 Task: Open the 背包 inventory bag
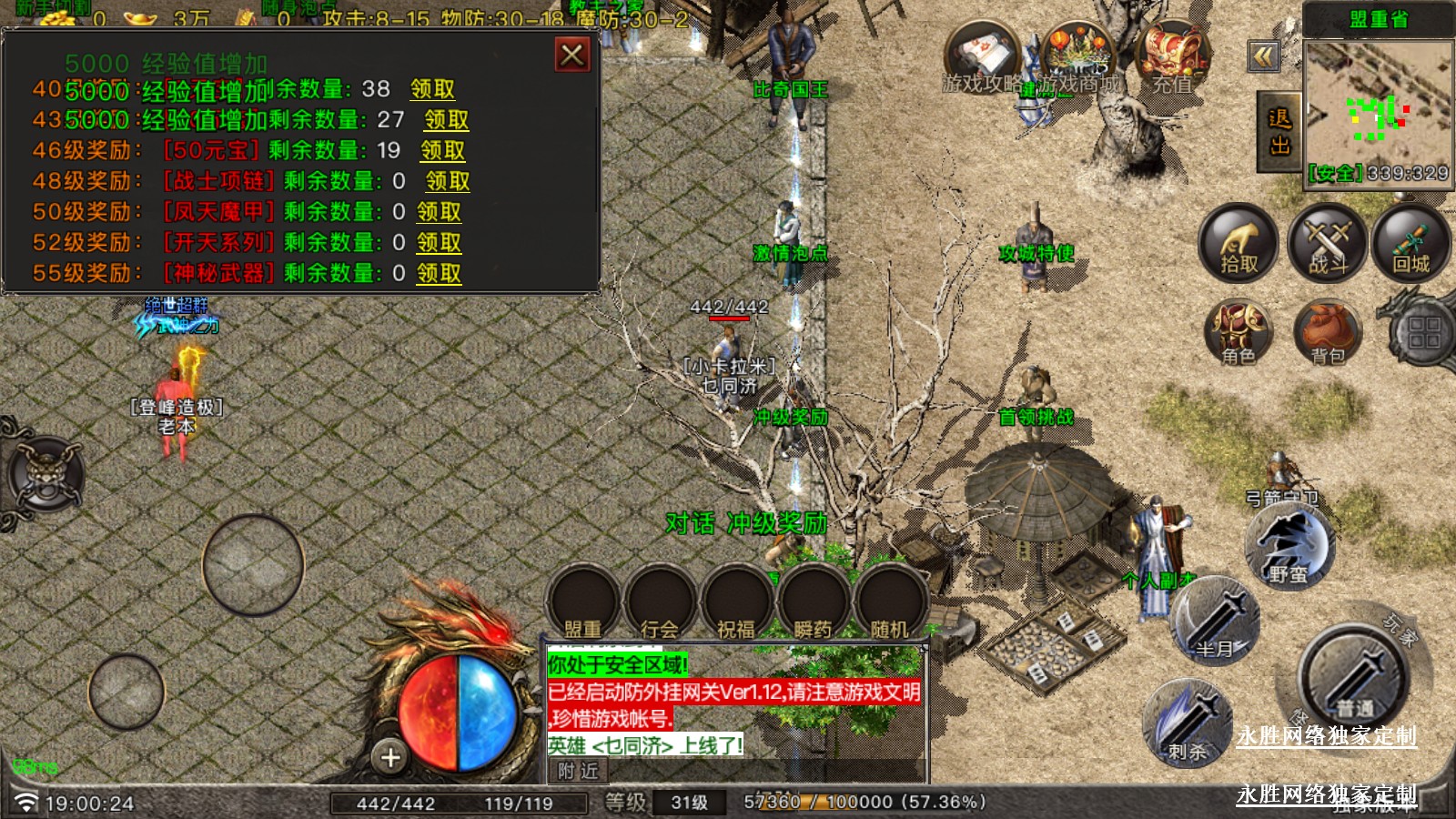tap(1327, 332)
